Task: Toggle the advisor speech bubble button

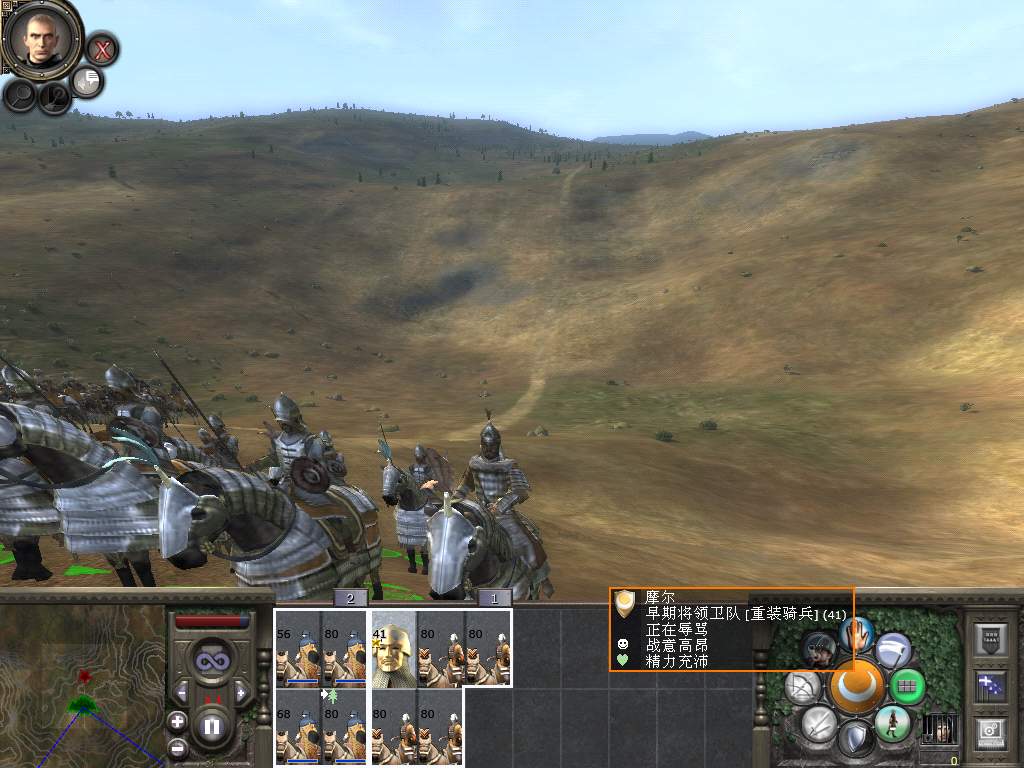Action: pos(88,81)
